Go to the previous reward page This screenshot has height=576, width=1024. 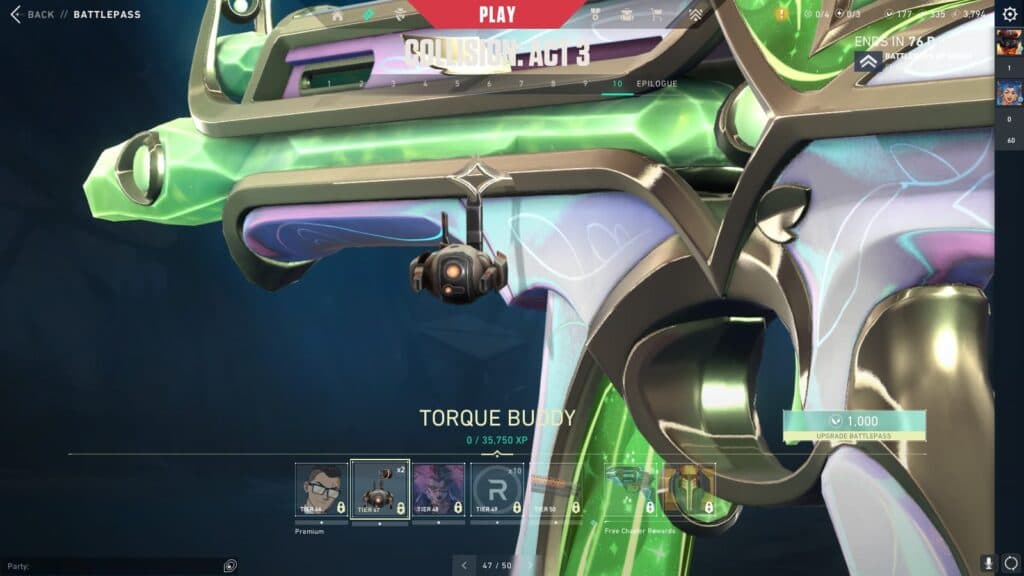click(464, 565)
